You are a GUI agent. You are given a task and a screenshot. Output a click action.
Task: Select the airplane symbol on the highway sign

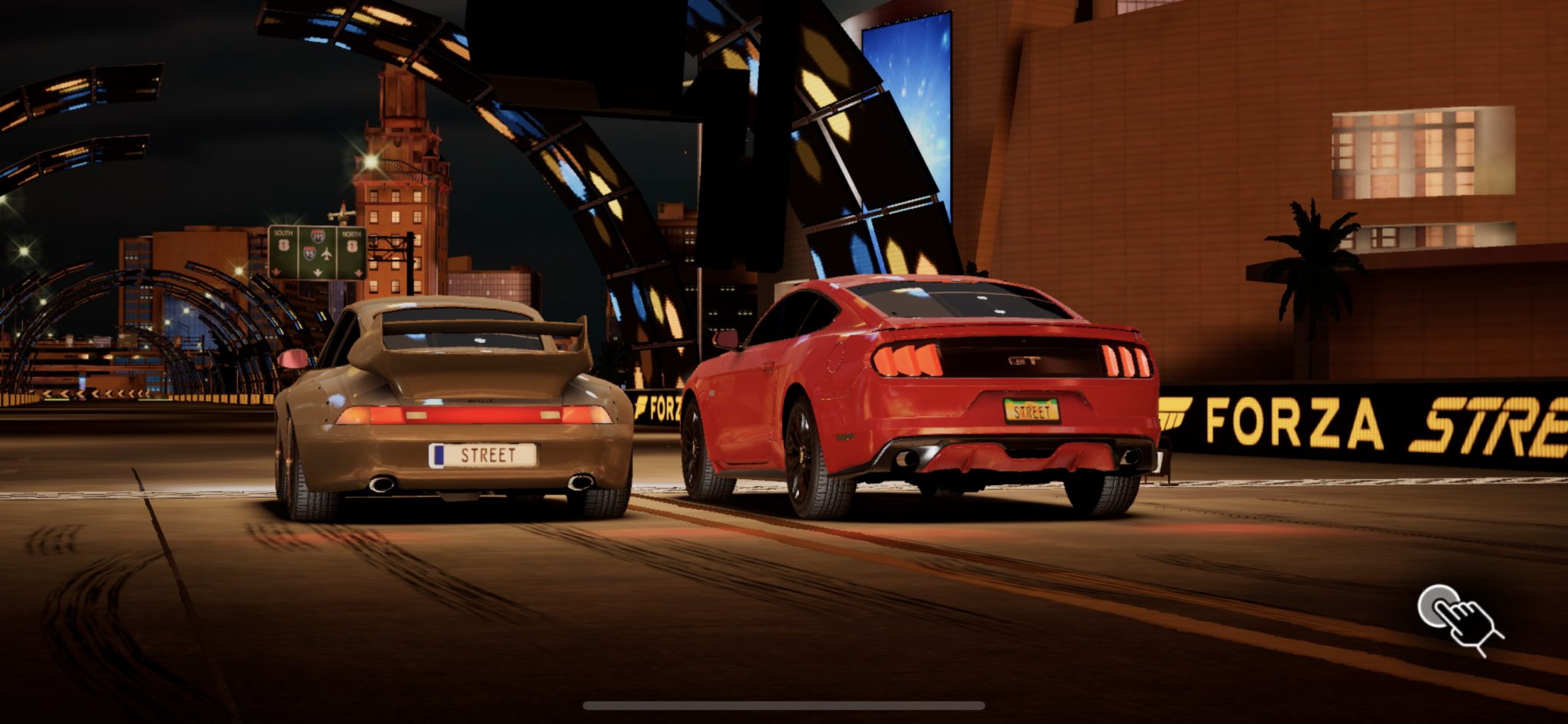pos(326,254)
